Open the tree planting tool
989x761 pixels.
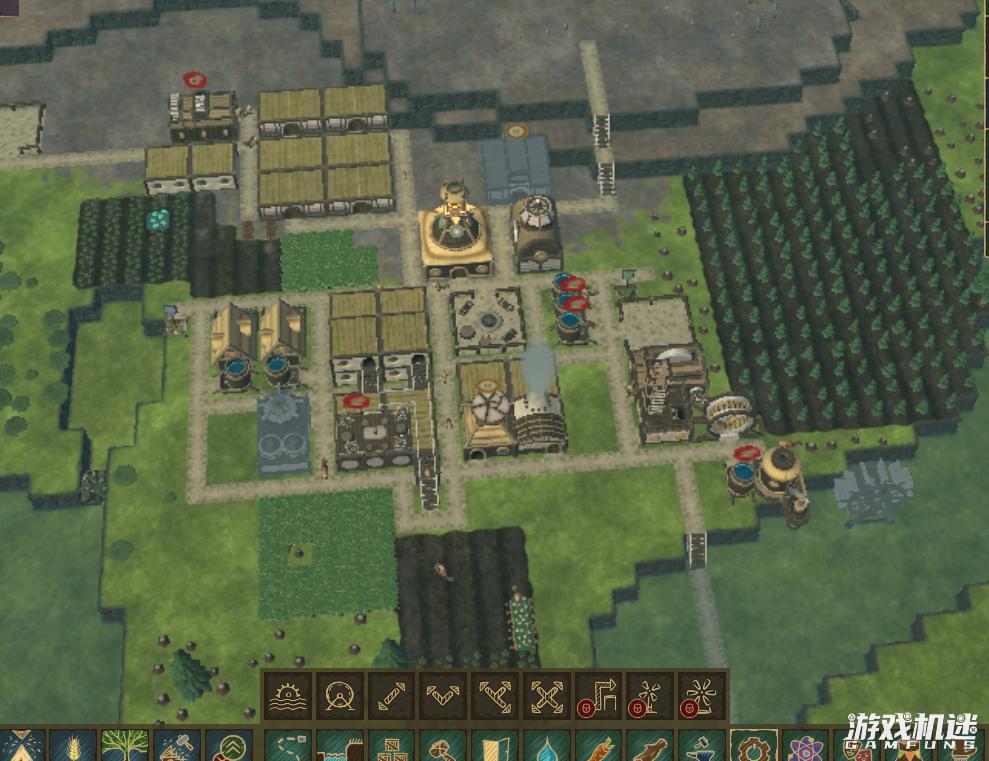click(124, 747)
